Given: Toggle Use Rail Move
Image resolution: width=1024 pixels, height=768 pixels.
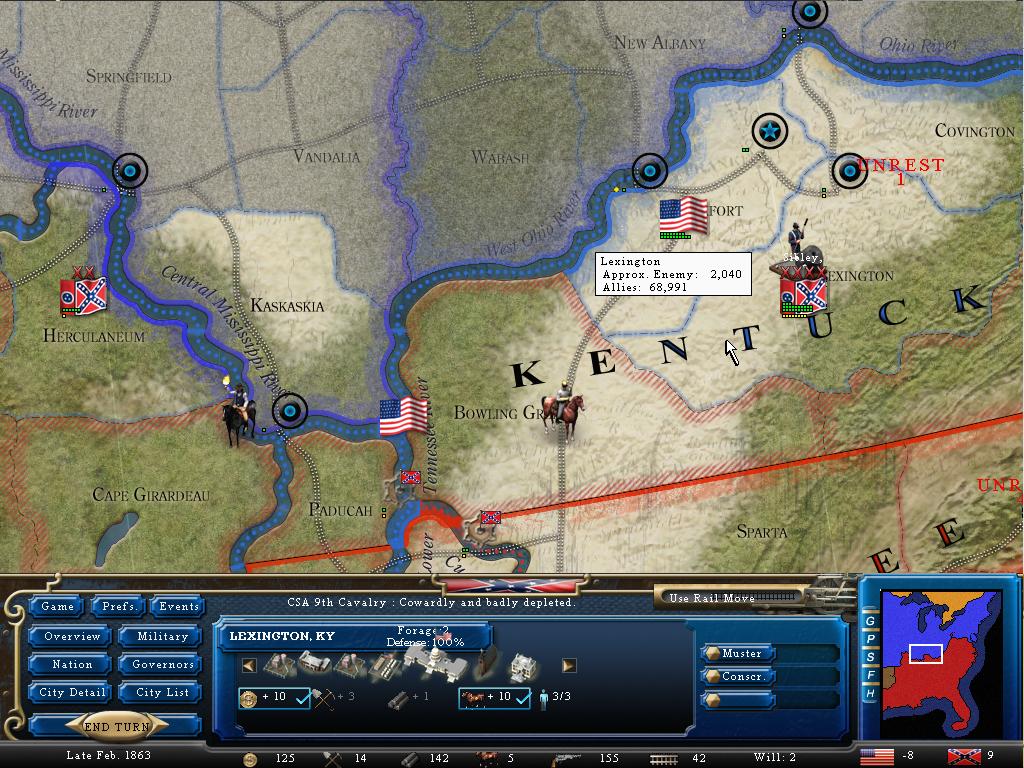Looking at the screenshot, I should click(x=731, y=598).
